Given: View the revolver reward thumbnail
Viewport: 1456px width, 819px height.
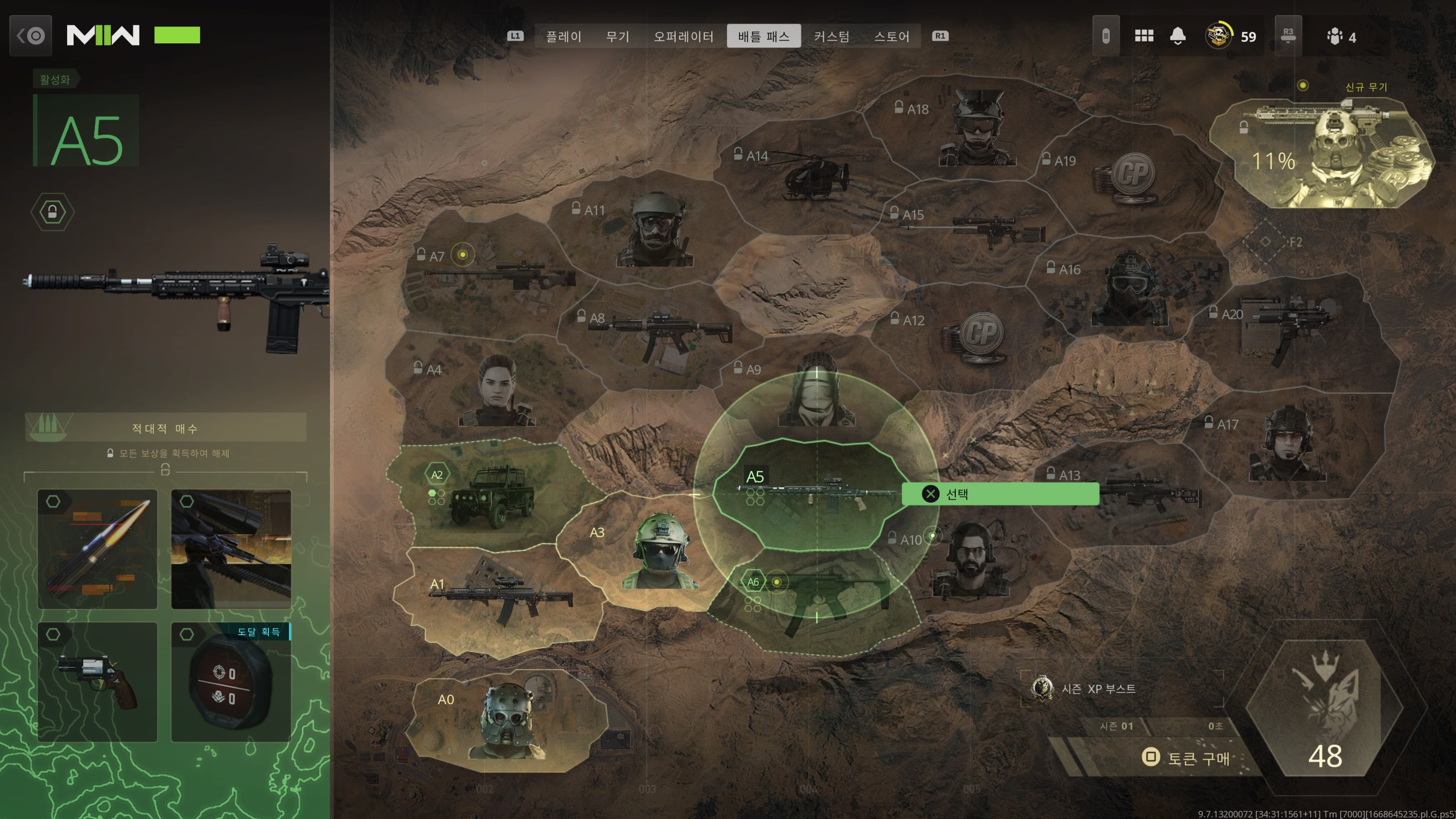Looking at the screenshot, I should (x=97, y=682).
